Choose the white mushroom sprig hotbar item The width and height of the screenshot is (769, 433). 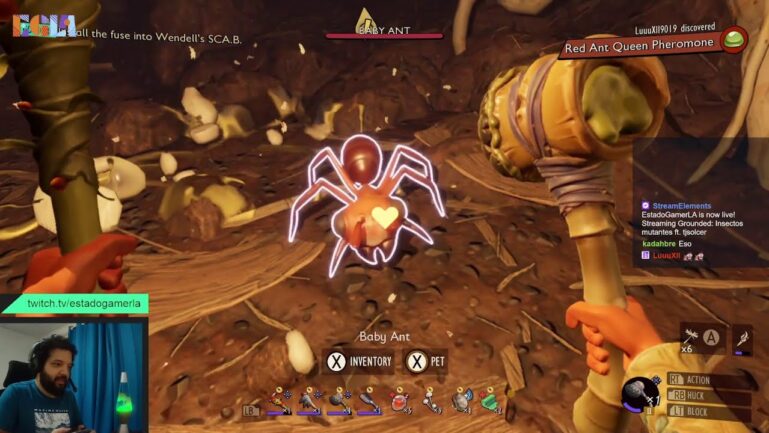pos(432,400)
